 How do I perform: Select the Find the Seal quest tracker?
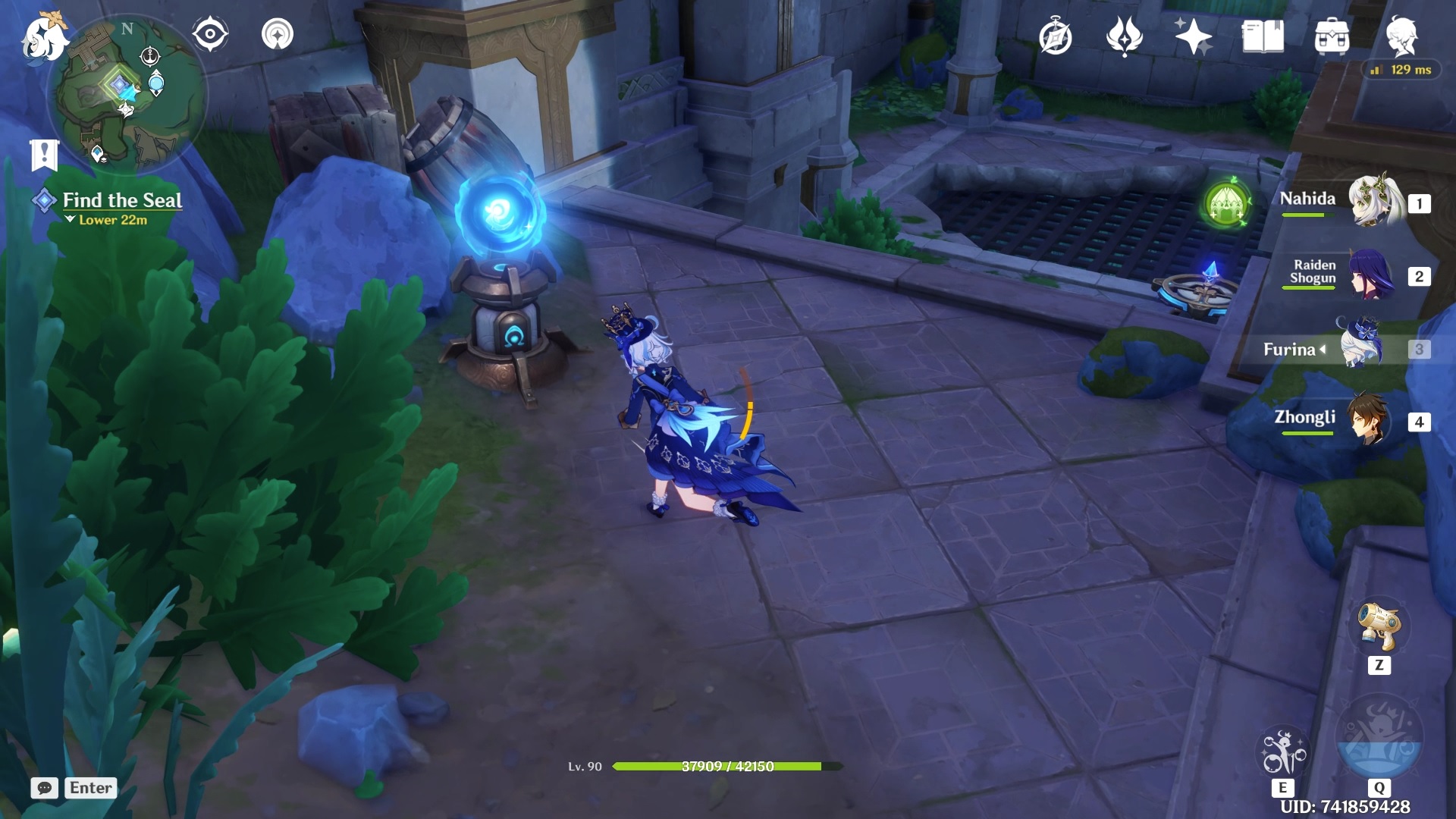click(x=121, y=201)
